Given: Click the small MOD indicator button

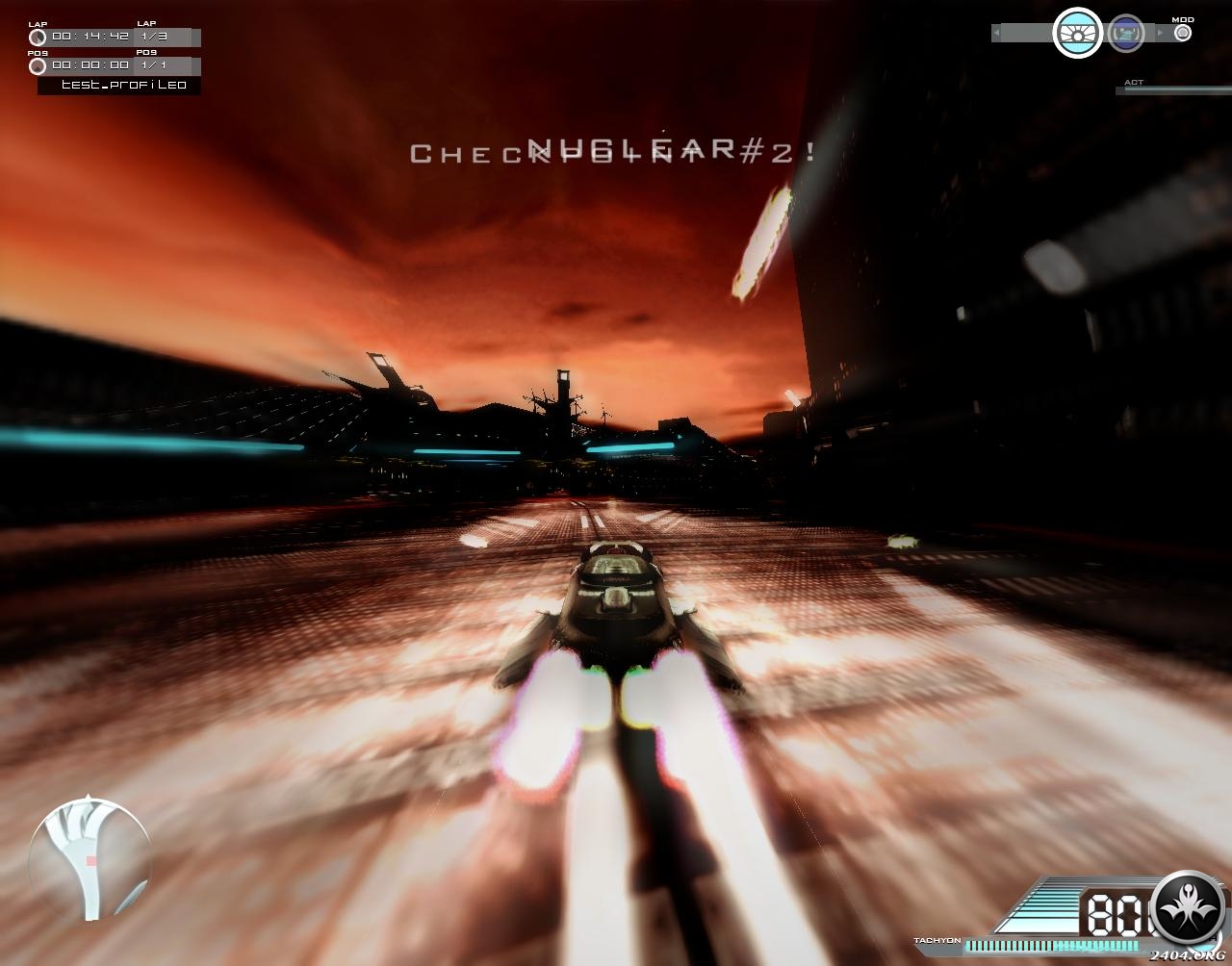Looking at the screenshot, I should click(x=1183, y=33).
